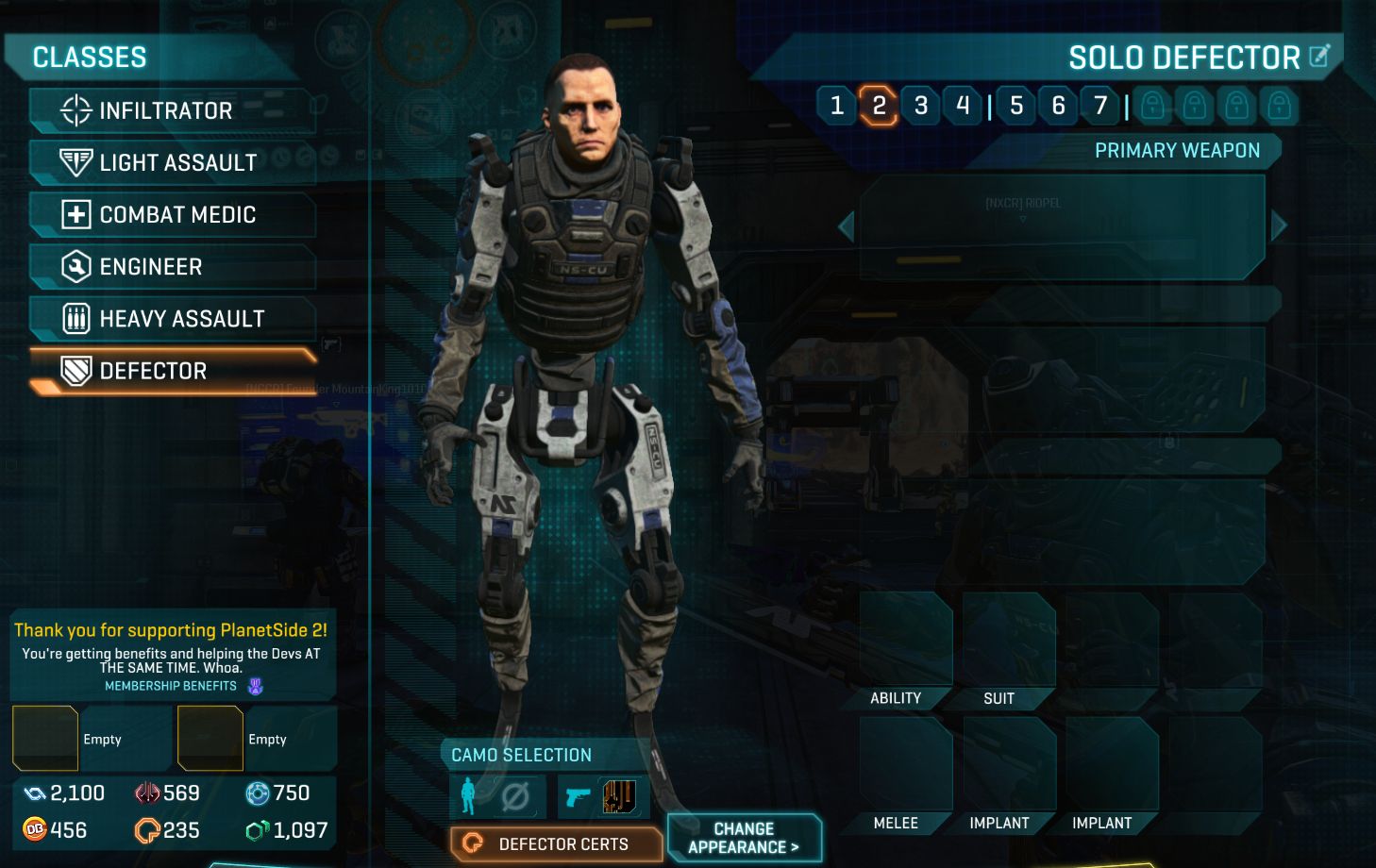The width and height of the screenshot is (1376, 868).
Task: Click the soldier silhouette in Camo Selection
Action: click(466, 795)
